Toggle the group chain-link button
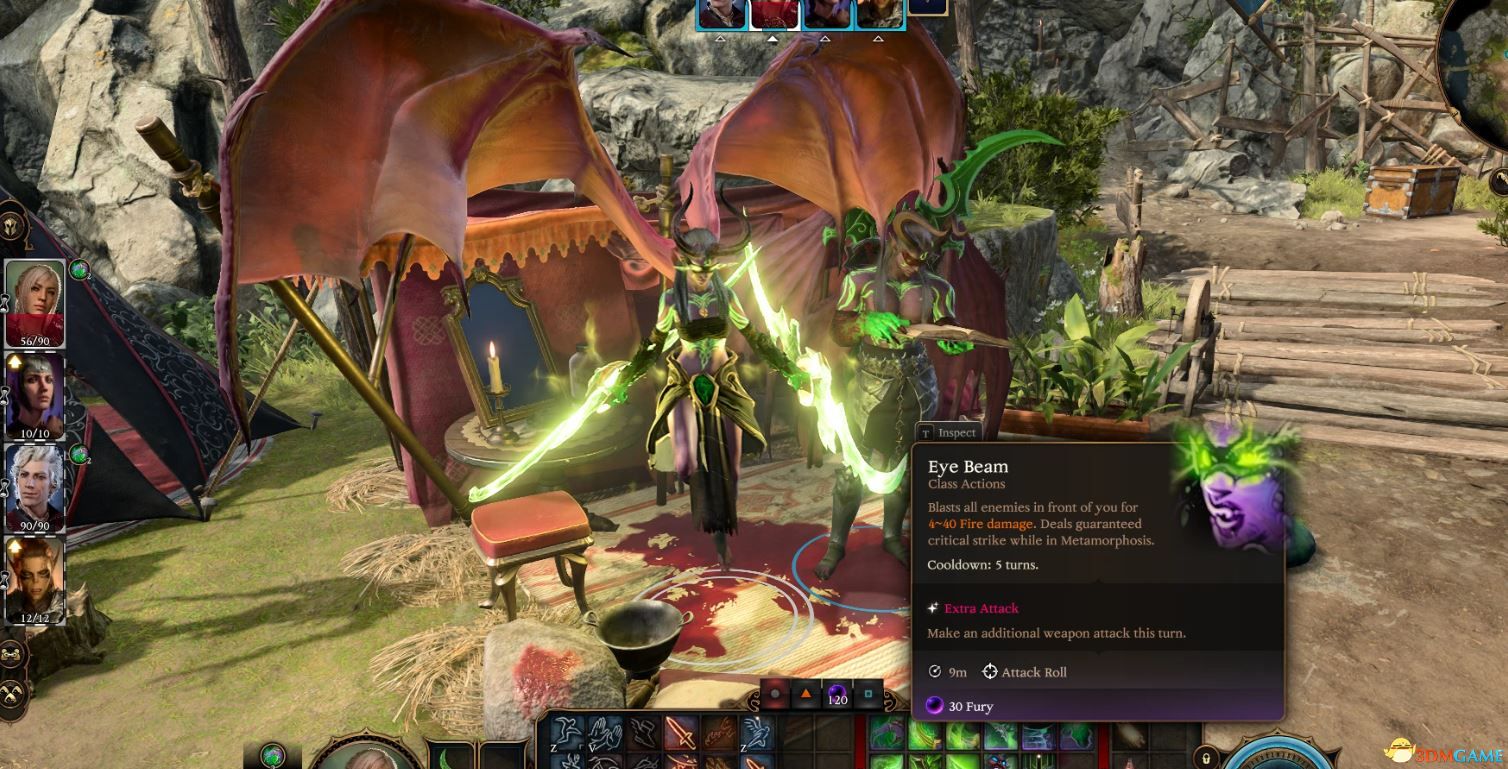The width and height of the screenshot is (1508, 769). click(x=13, y=656)
